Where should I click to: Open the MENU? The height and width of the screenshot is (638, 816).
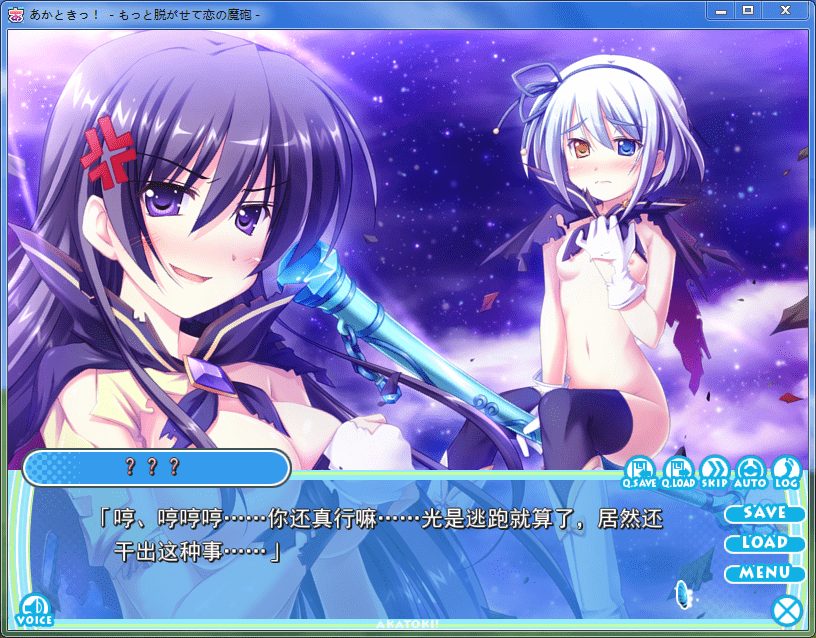pos(765,574)
